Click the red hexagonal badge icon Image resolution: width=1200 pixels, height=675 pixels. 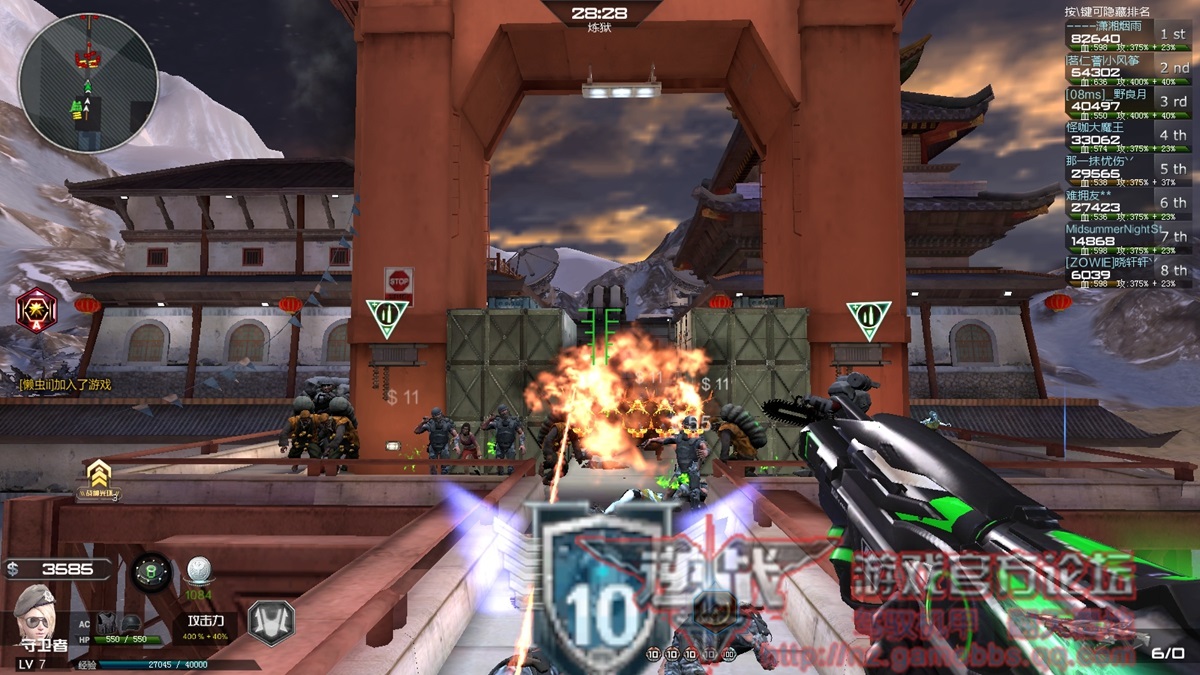tap(37, 309)
